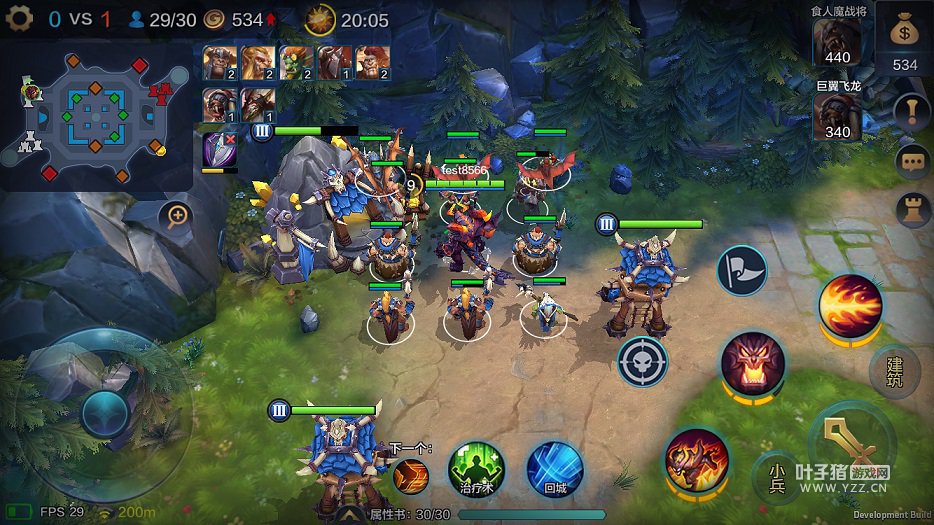Screen dimensions: 934x525
Task: Open the chat bubble button
Action: (911, 160)
